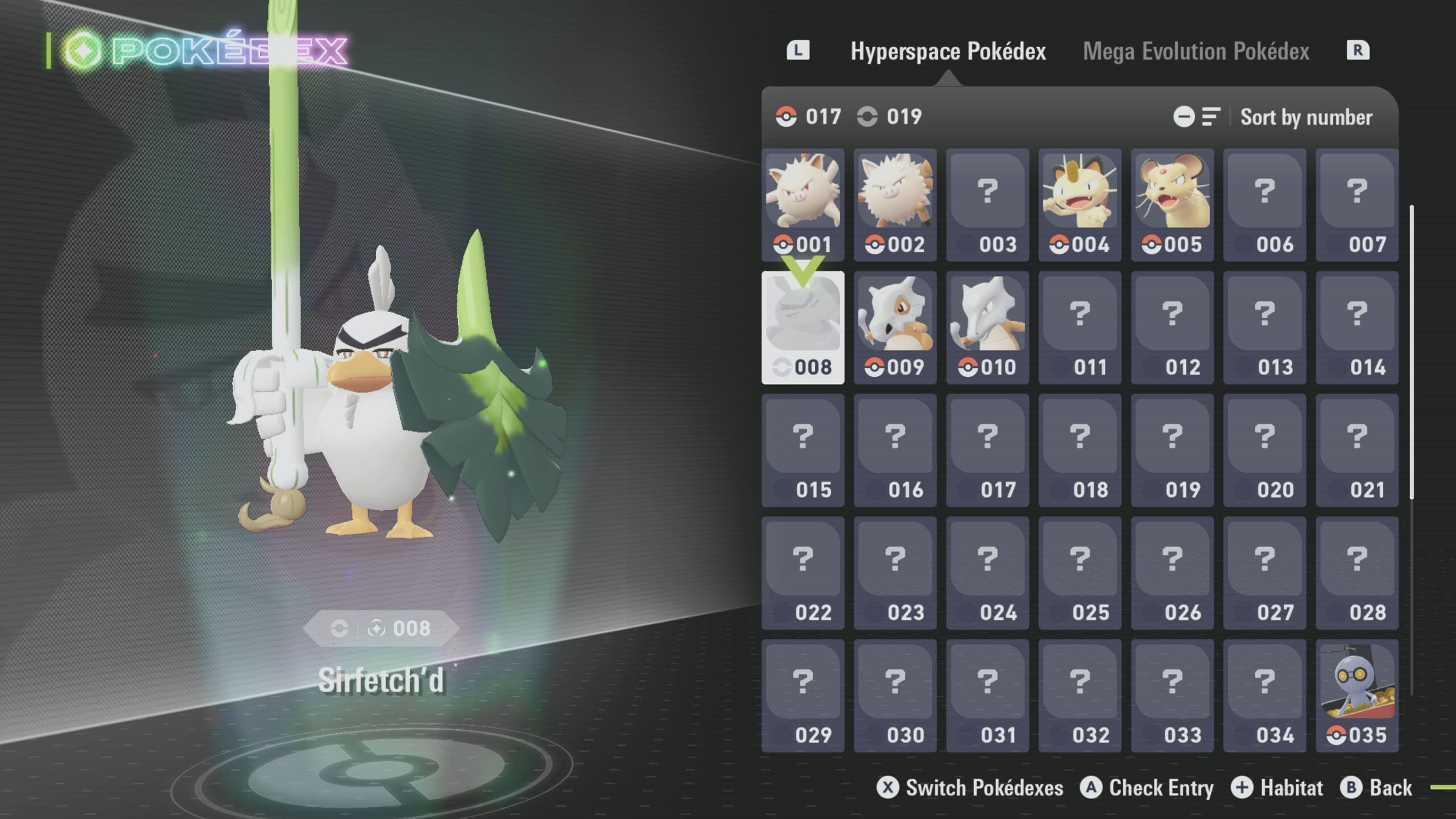Switch to the Mega Evolution Pokédex tab
The height and width of the screenshot is (819, 1456).
coord(1196,51)
